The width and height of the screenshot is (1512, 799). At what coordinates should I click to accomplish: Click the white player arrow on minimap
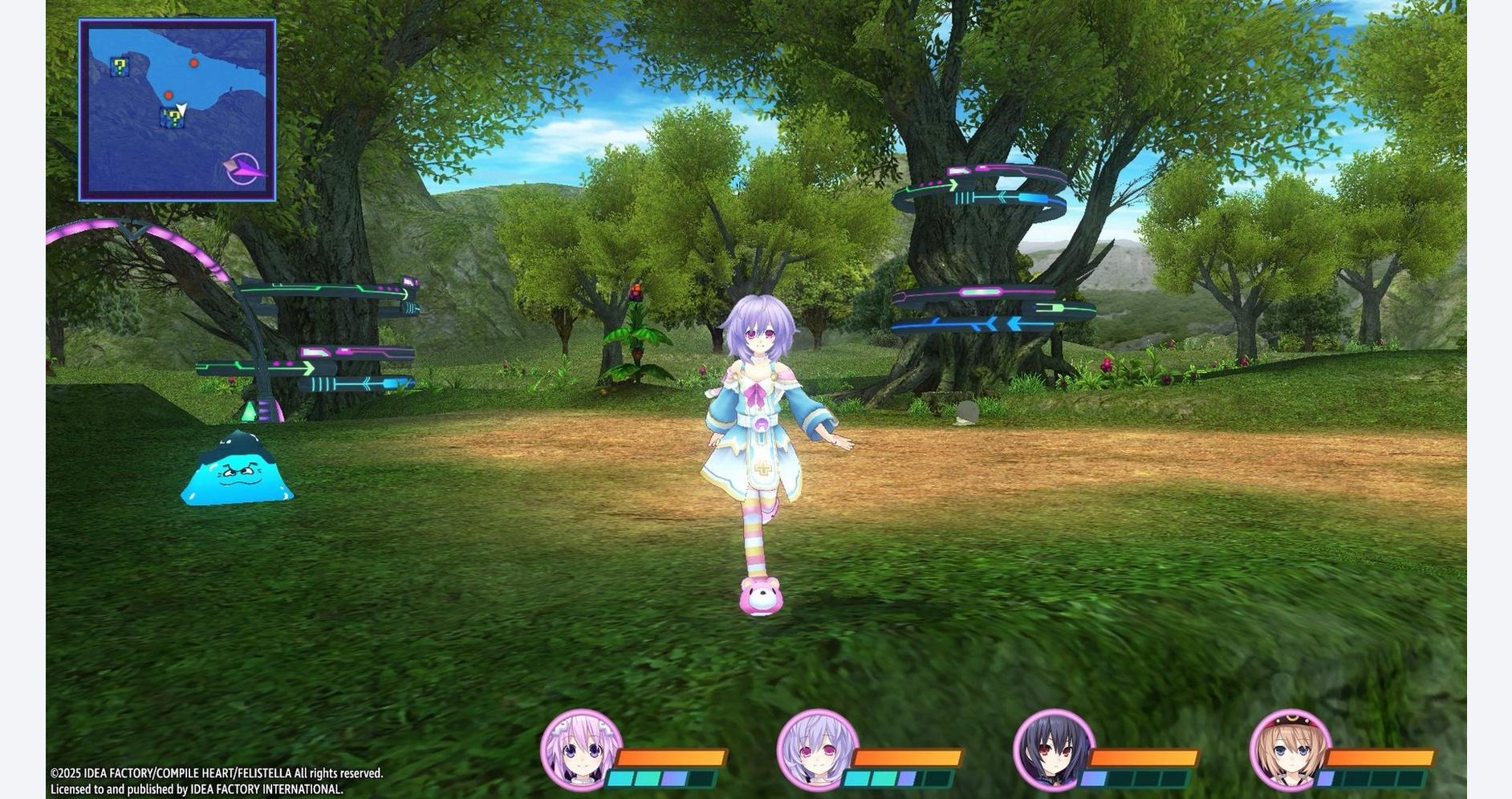pyautogui.click(x=182, y=109)
